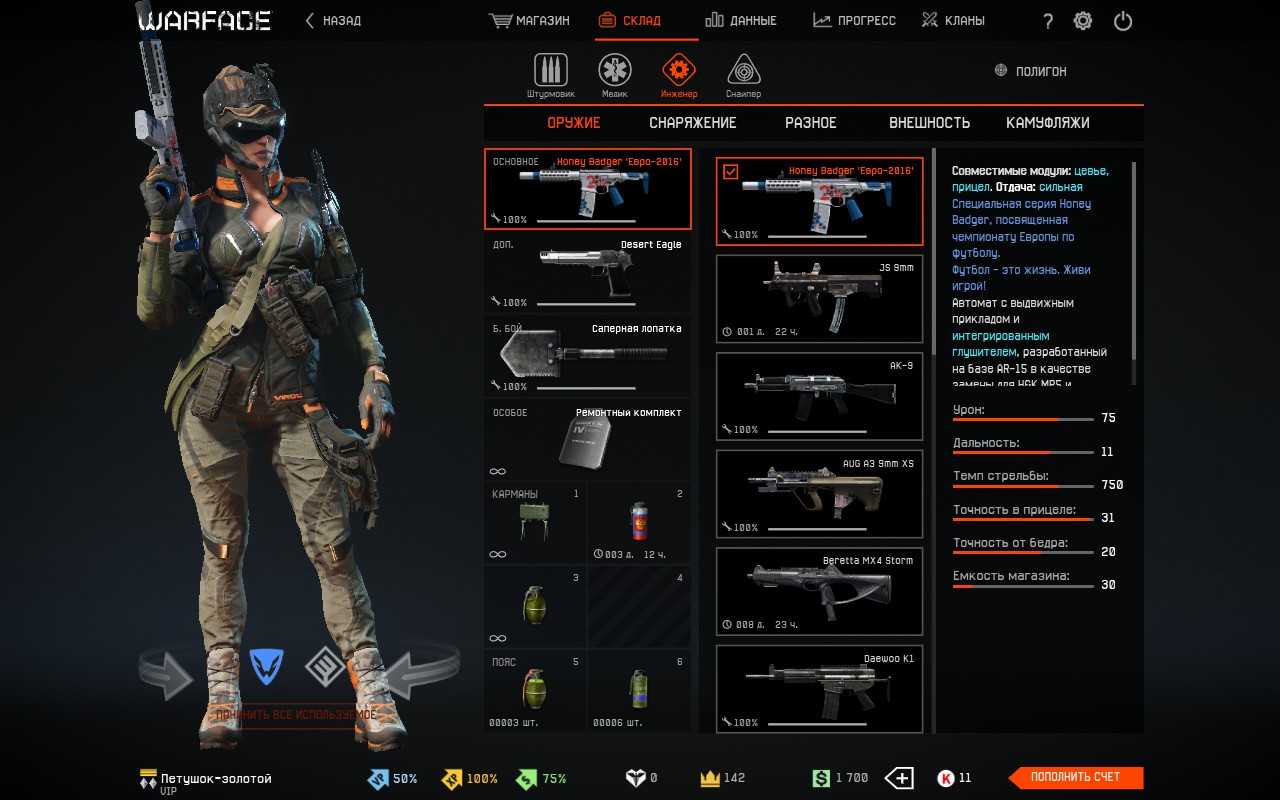Image resolution: width=1280 pixels, height=800 pixels.
Task: Pick the Beretta MX4 Storm weapon
Action: [x=820, y=591]
